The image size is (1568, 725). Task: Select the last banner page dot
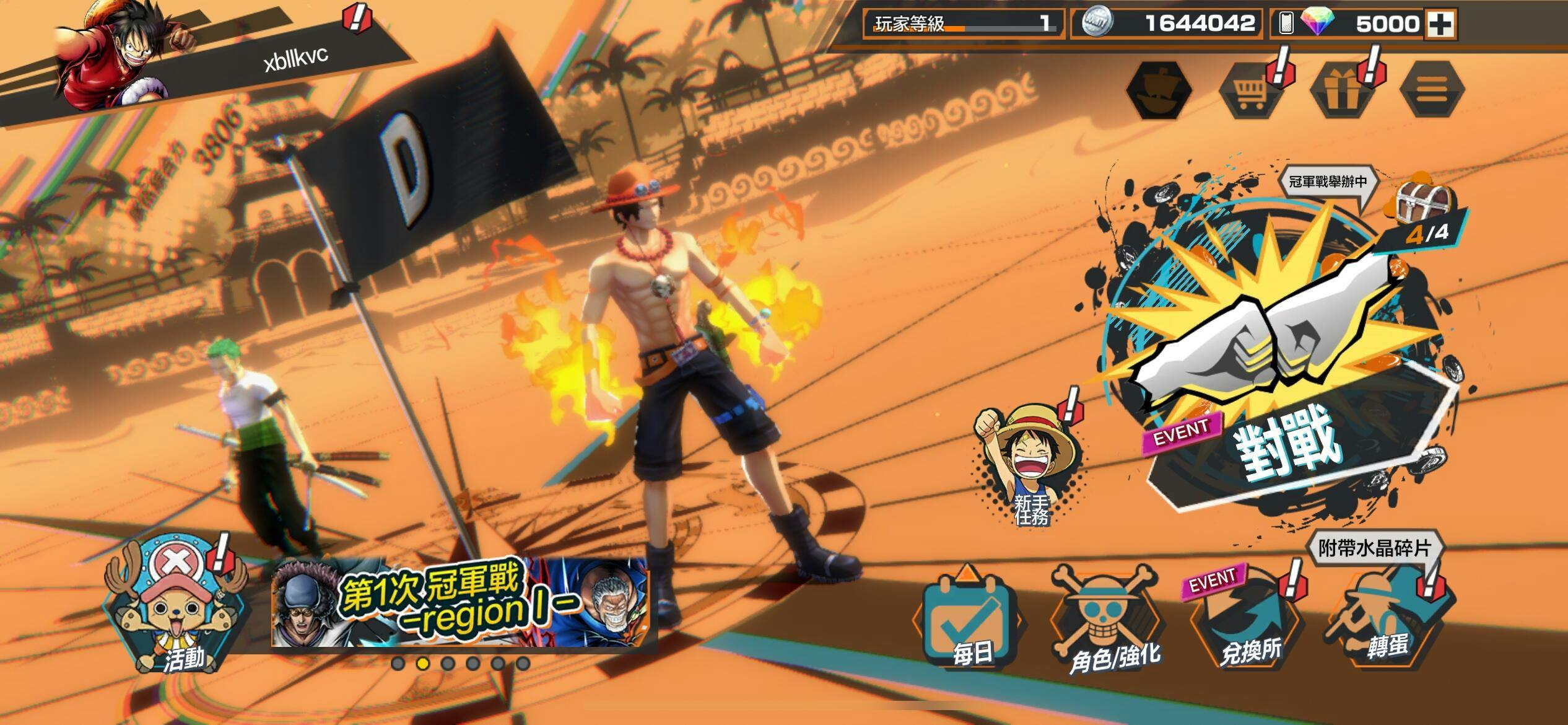523,664
